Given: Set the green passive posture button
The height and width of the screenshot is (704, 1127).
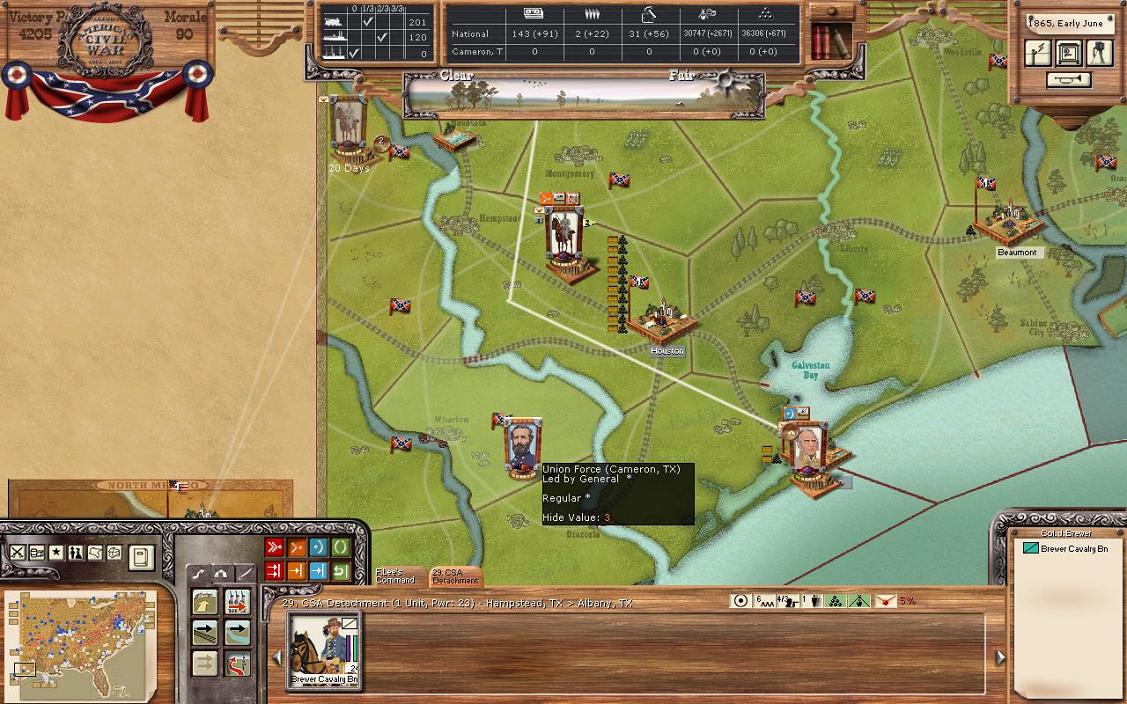Looking at the screenshot, I should click(340, 547).
